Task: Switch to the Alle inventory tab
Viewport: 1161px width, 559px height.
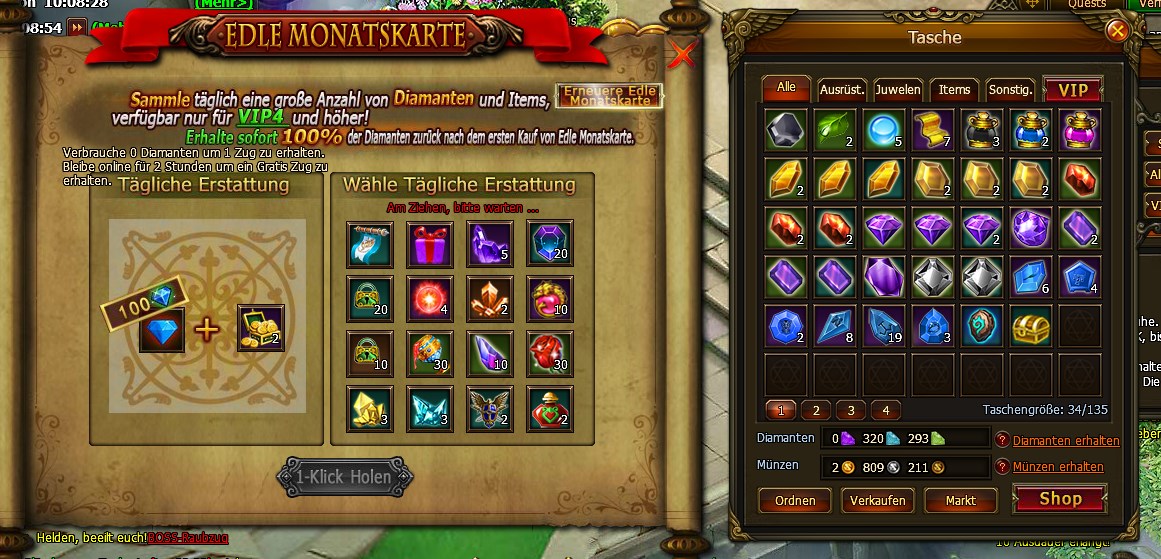Action: (x=786, y=88)
